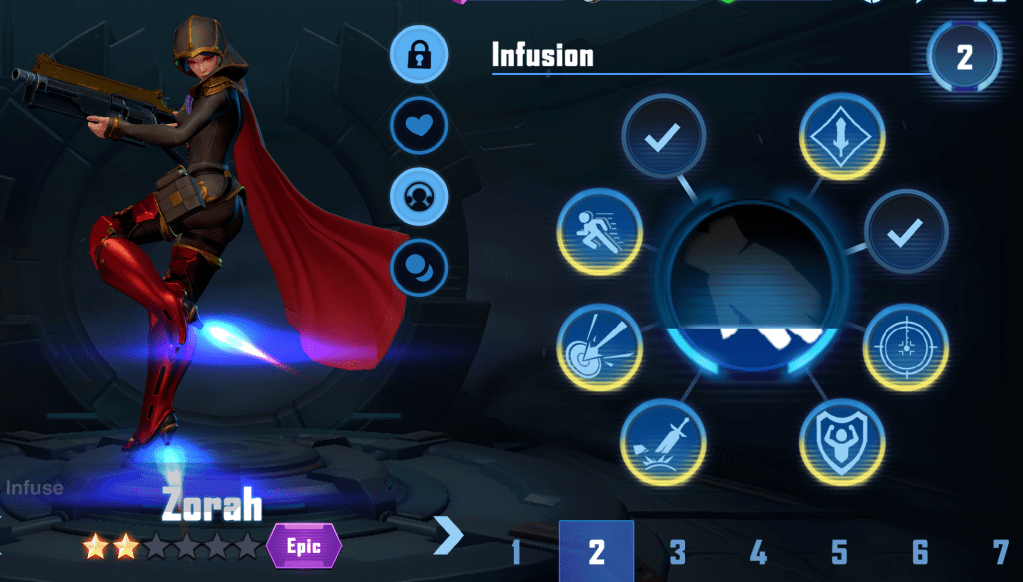This screenshot has width=1023, height=582.
Task: Switch to infusion tier 1
Action: tap(516, 551)
